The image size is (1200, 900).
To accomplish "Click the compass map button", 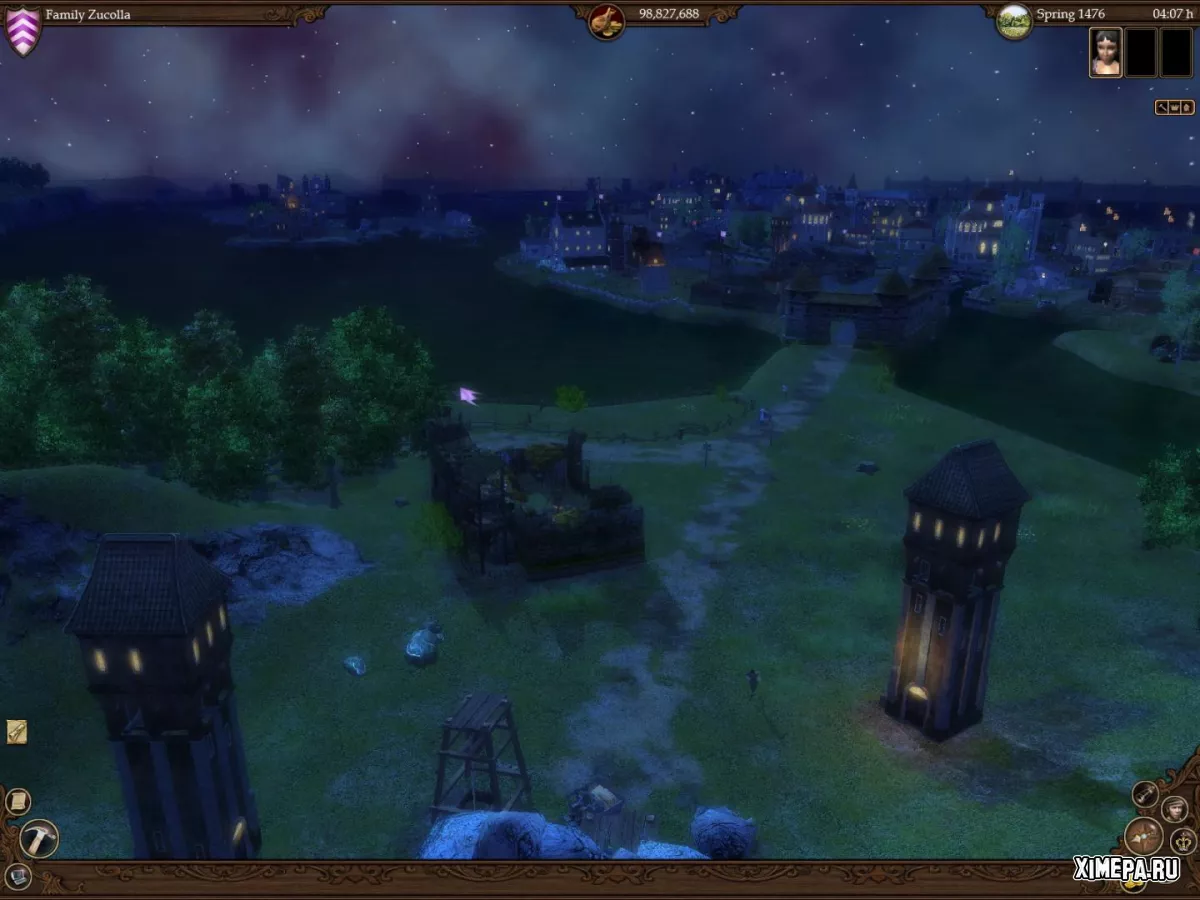I will click(1143, 836).
